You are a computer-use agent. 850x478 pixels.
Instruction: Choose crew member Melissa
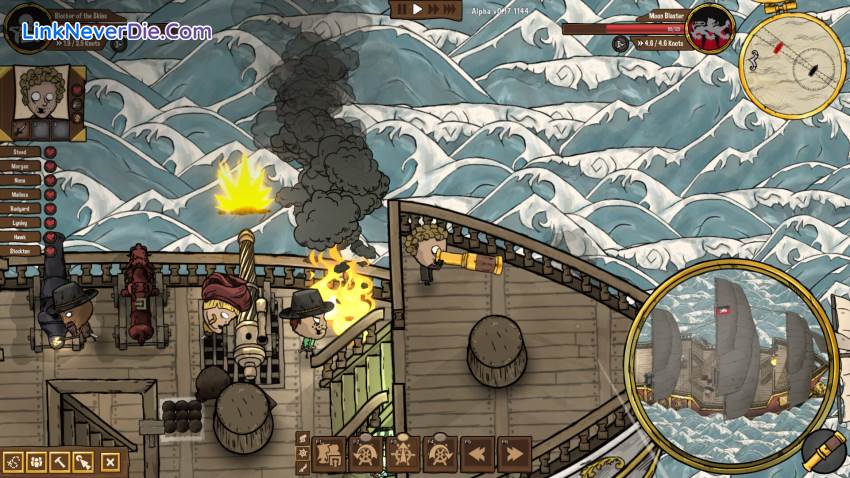[x=22, y=196]
